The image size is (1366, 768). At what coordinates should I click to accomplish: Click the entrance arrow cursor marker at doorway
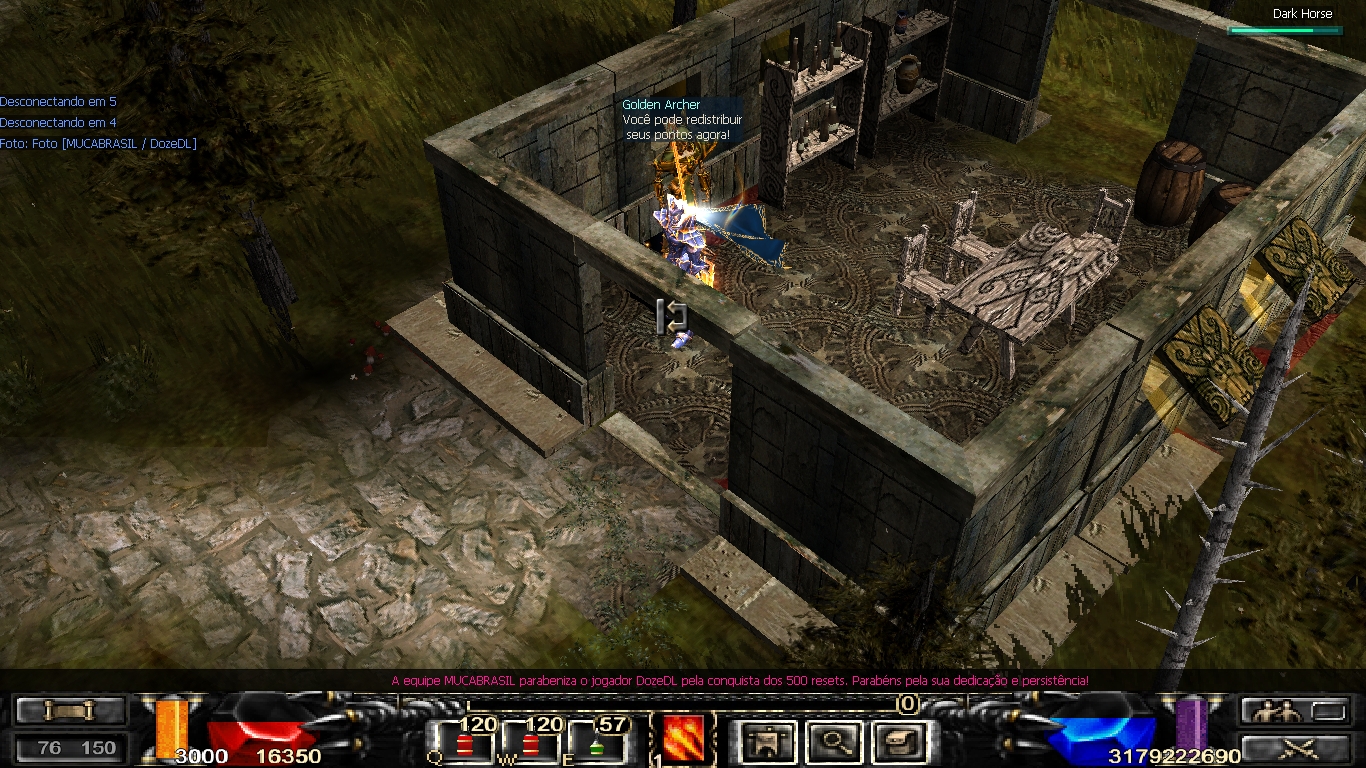pos(673,317)
